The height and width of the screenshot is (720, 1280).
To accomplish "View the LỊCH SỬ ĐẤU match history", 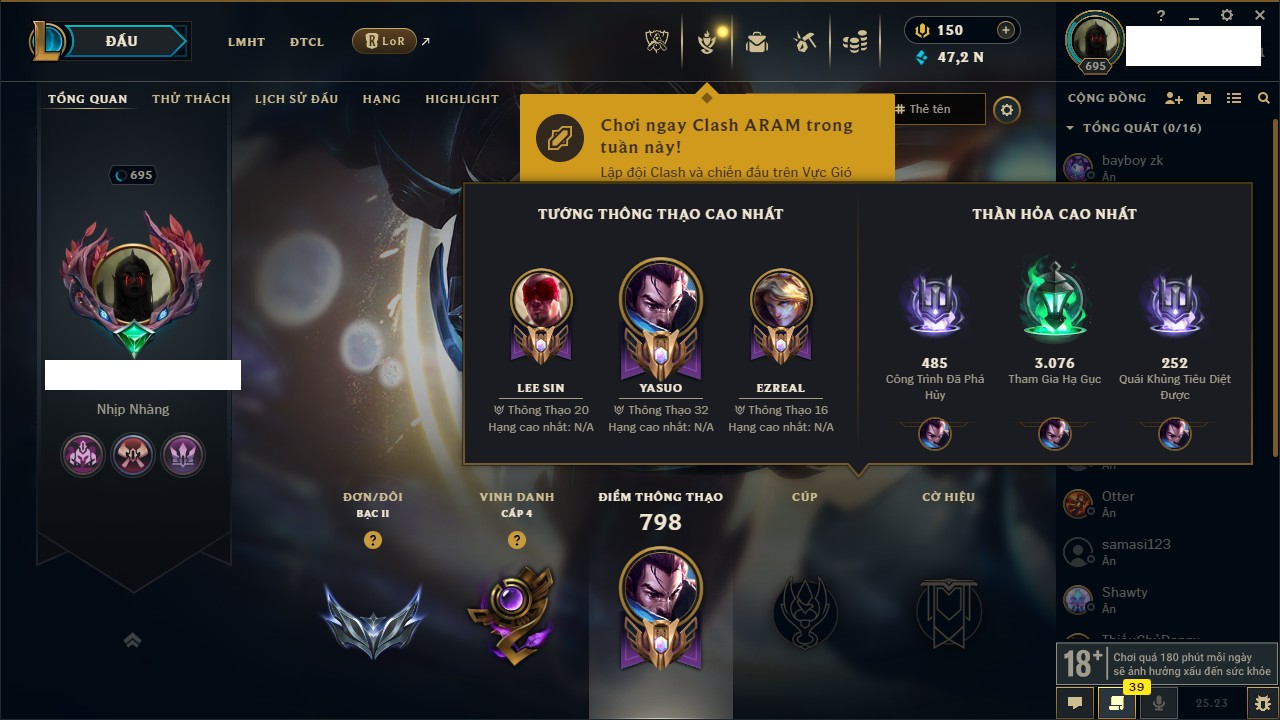I will [296, 99].
